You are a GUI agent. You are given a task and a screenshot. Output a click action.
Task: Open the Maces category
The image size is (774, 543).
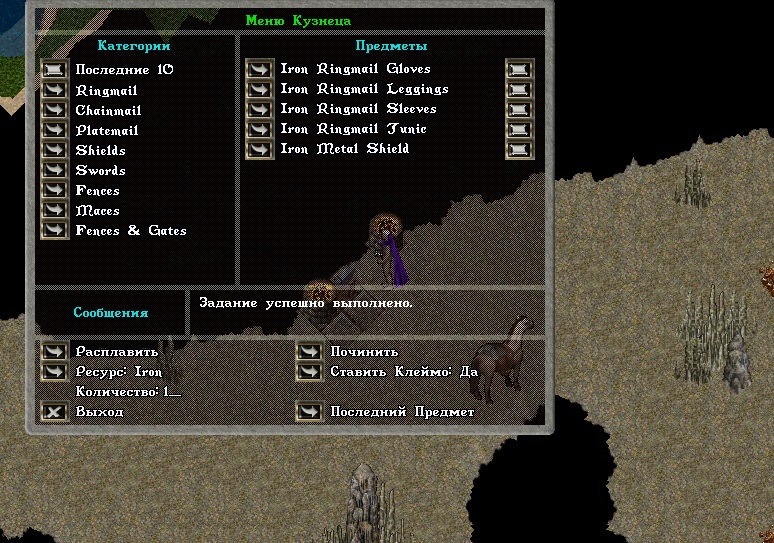(54, 210)
